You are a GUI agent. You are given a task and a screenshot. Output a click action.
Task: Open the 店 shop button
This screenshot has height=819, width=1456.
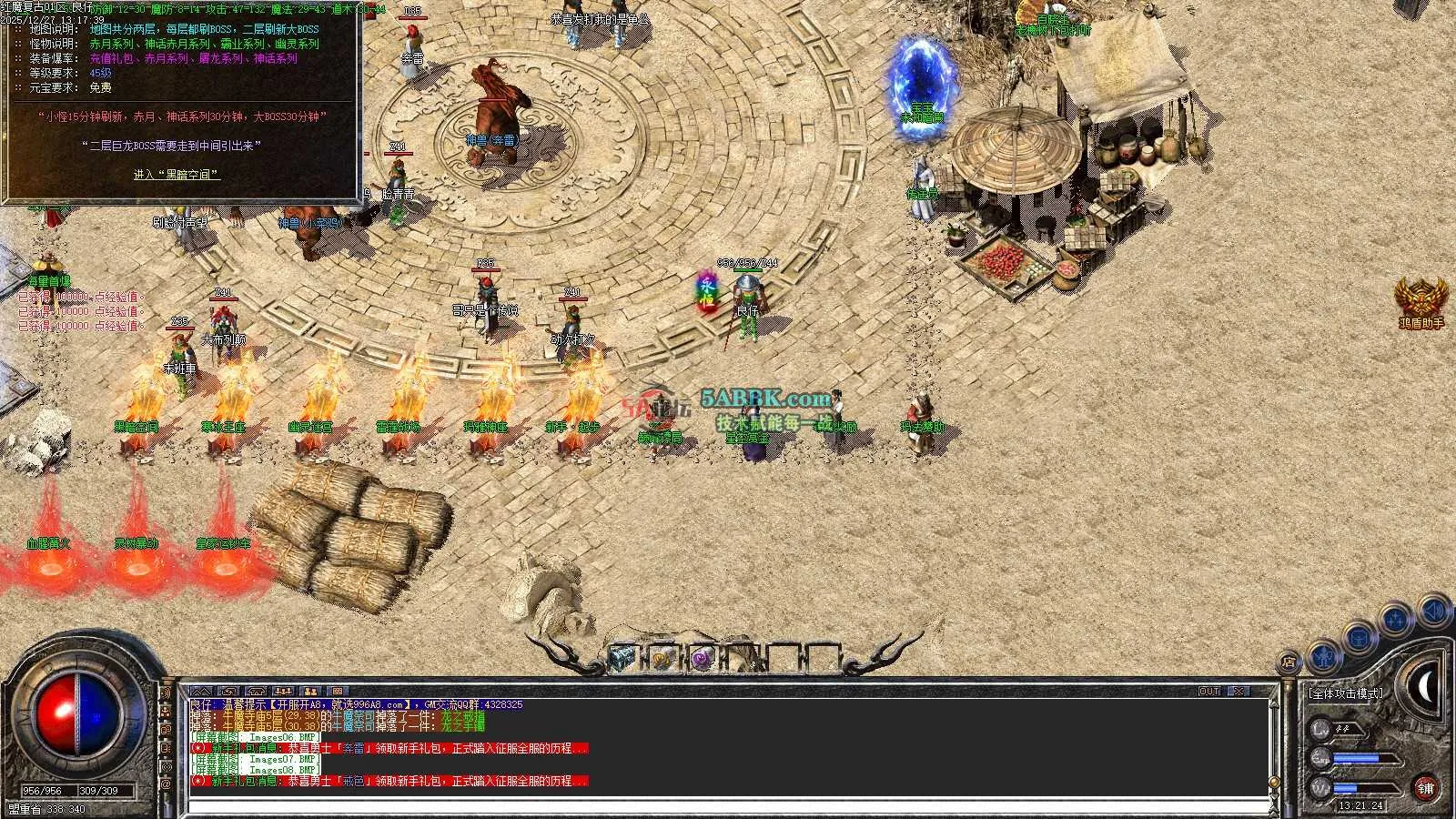[x=1289, y=663]
